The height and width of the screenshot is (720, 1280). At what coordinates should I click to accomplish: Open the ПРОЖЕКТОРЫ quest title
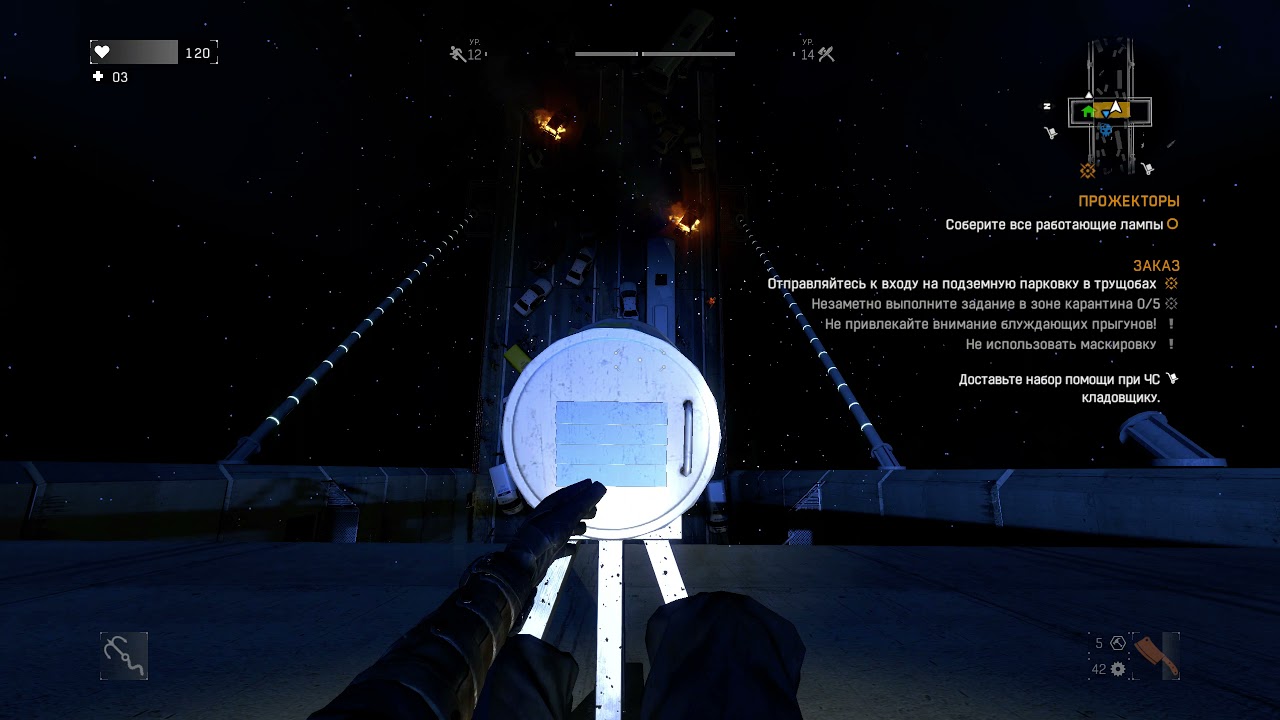tap(1128, 201)
